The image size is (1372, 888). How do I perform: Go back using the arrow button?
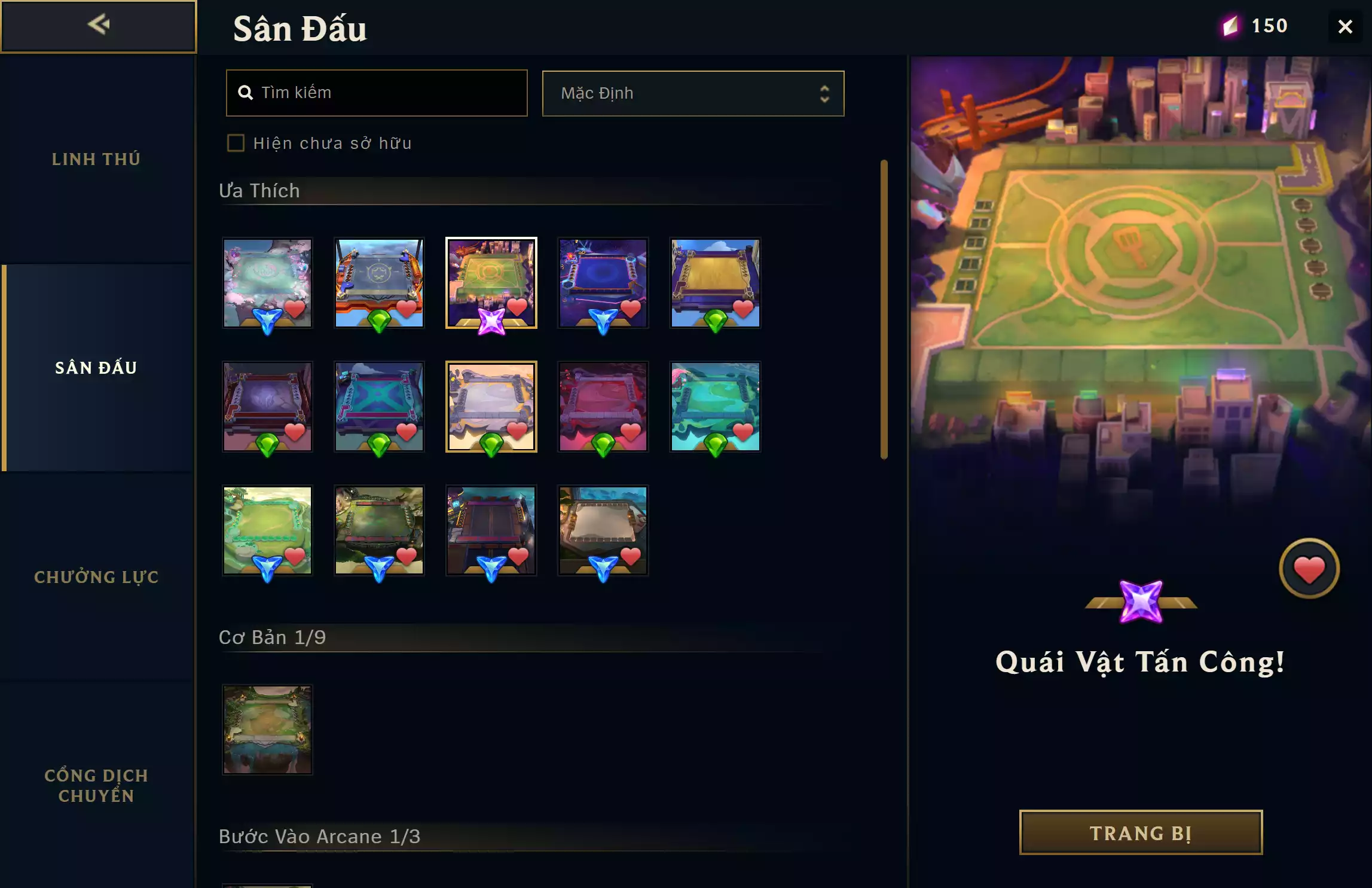pos(98,26)
